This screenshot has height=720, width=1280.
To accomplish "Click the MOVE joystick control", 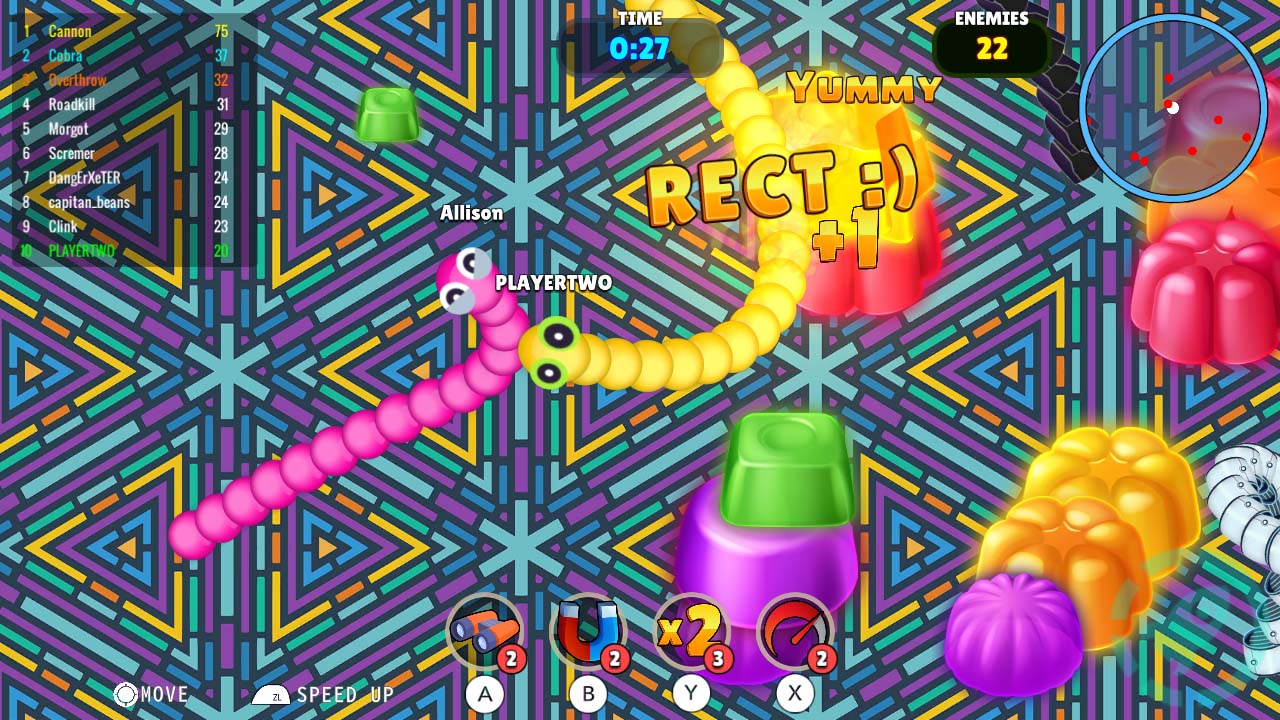I will click(128, 692).
